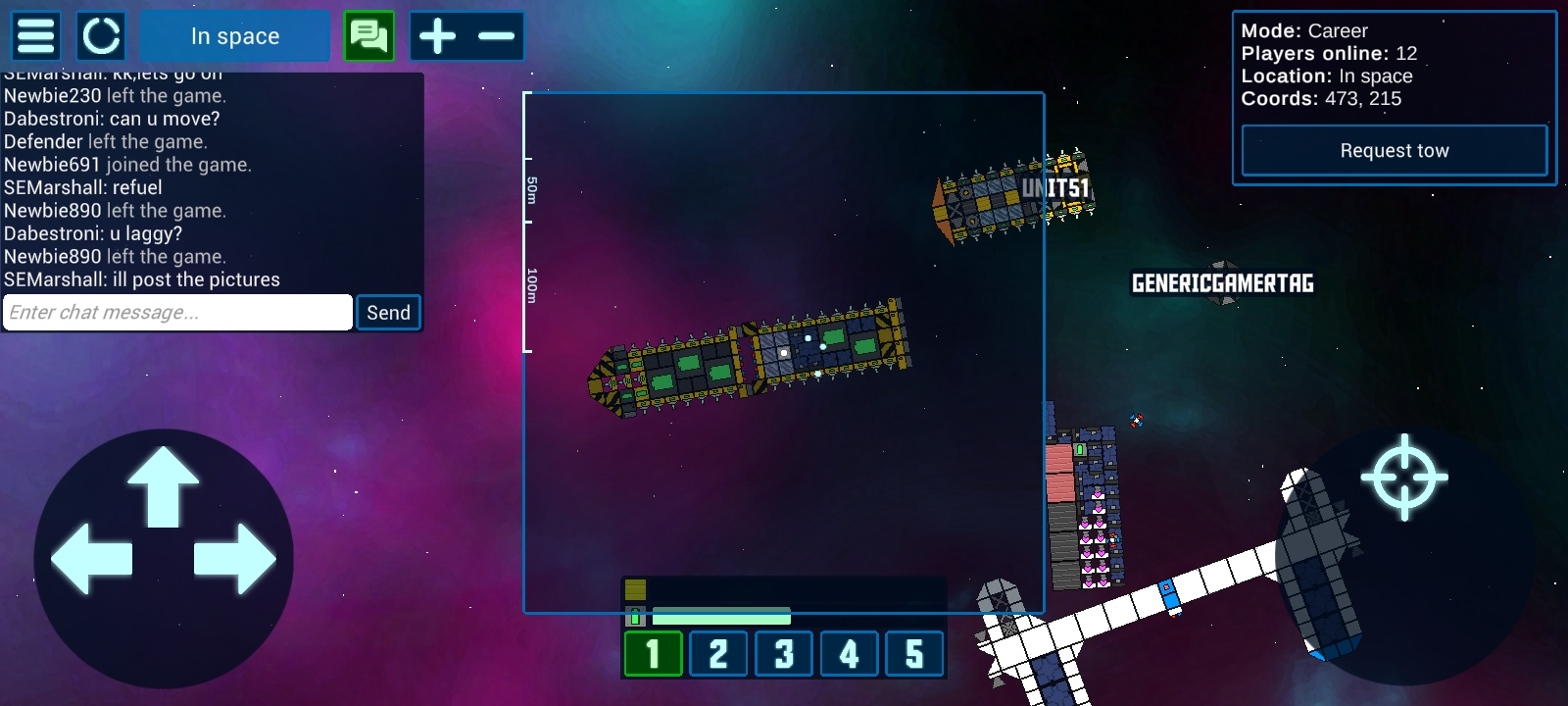Send the chat message
This screenshot has height=706, width=1568.
(388, 313)
